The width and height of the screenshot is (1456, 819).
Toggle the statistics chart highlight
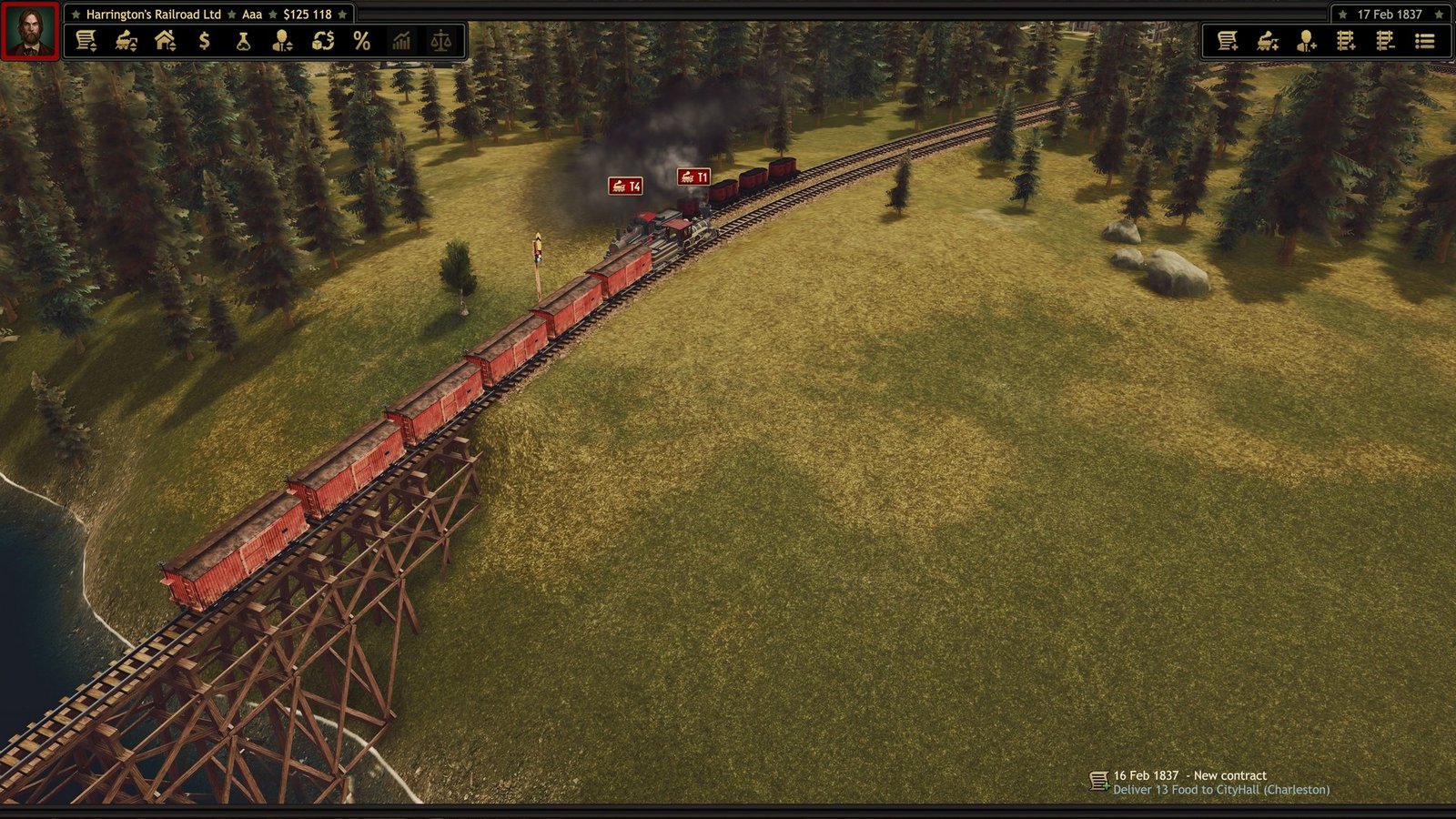pyautogui.click(x=401, y=41)
